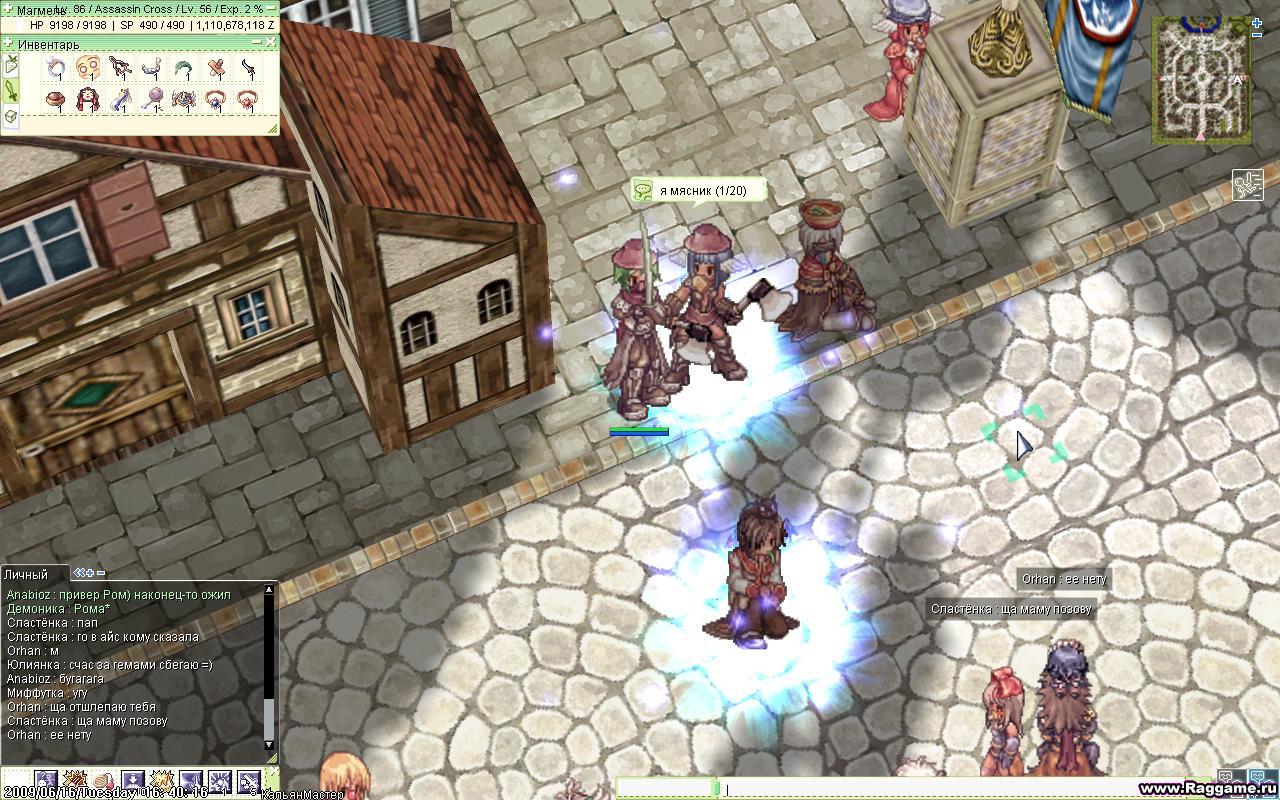Image resolution: width=1280 pixels, height=800 pixels.
Task: Toggle the running figure status icon
Action: point(1247,185)
